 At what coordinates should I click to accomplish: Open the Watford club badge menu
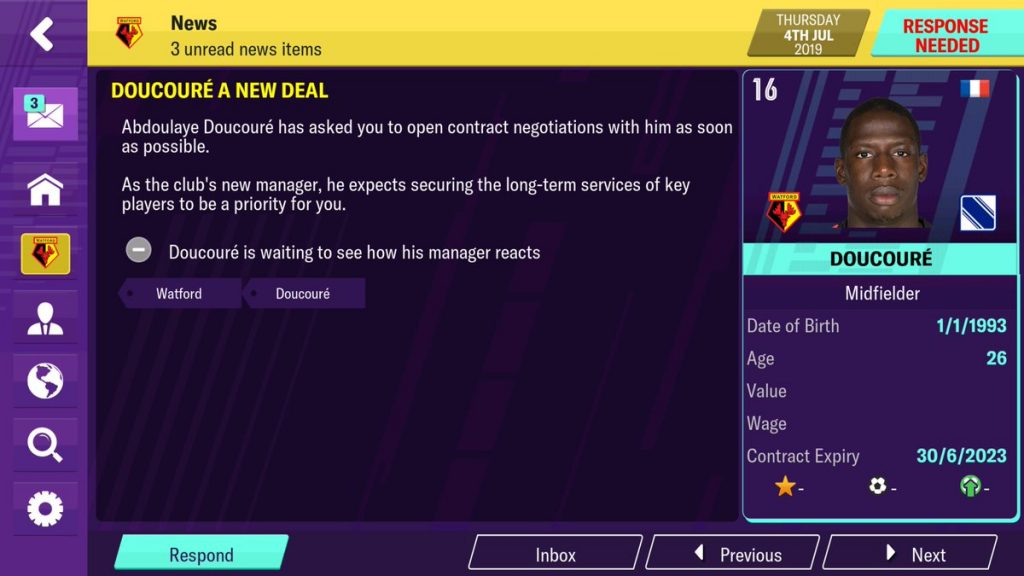tap(45, 254)
